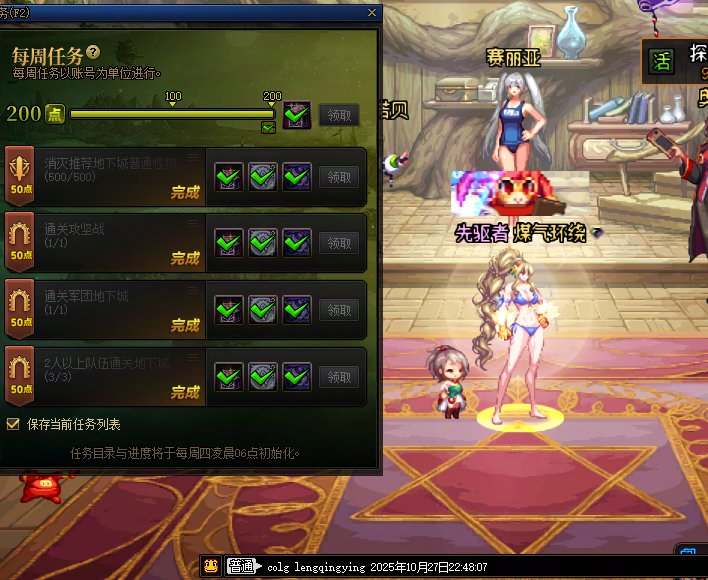
Task: Claim the 通关军团地下城 quest reward
Action: (339, 310)
